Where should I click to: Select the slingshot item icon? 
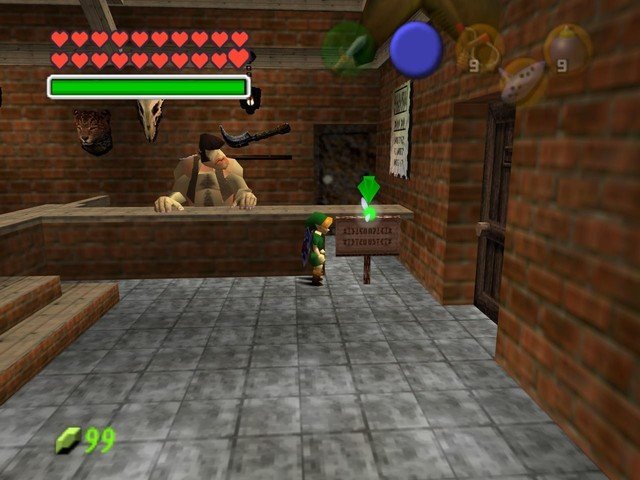pyautogui.click(x=478, y=47)
